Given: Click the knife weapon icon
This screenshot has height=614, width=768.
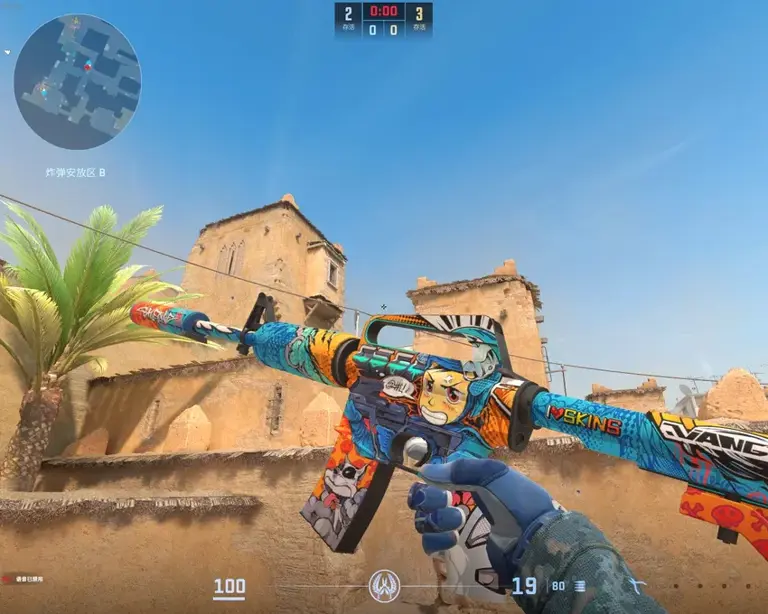Looking at the screenshot, I should click(x=637, y=585).
